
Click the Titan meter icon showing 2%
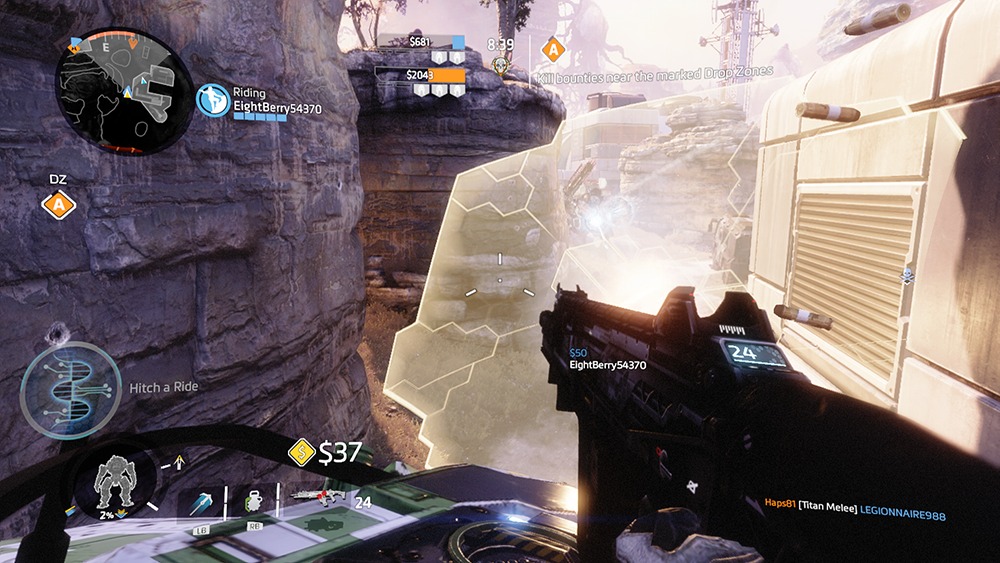tap(114, 487)
